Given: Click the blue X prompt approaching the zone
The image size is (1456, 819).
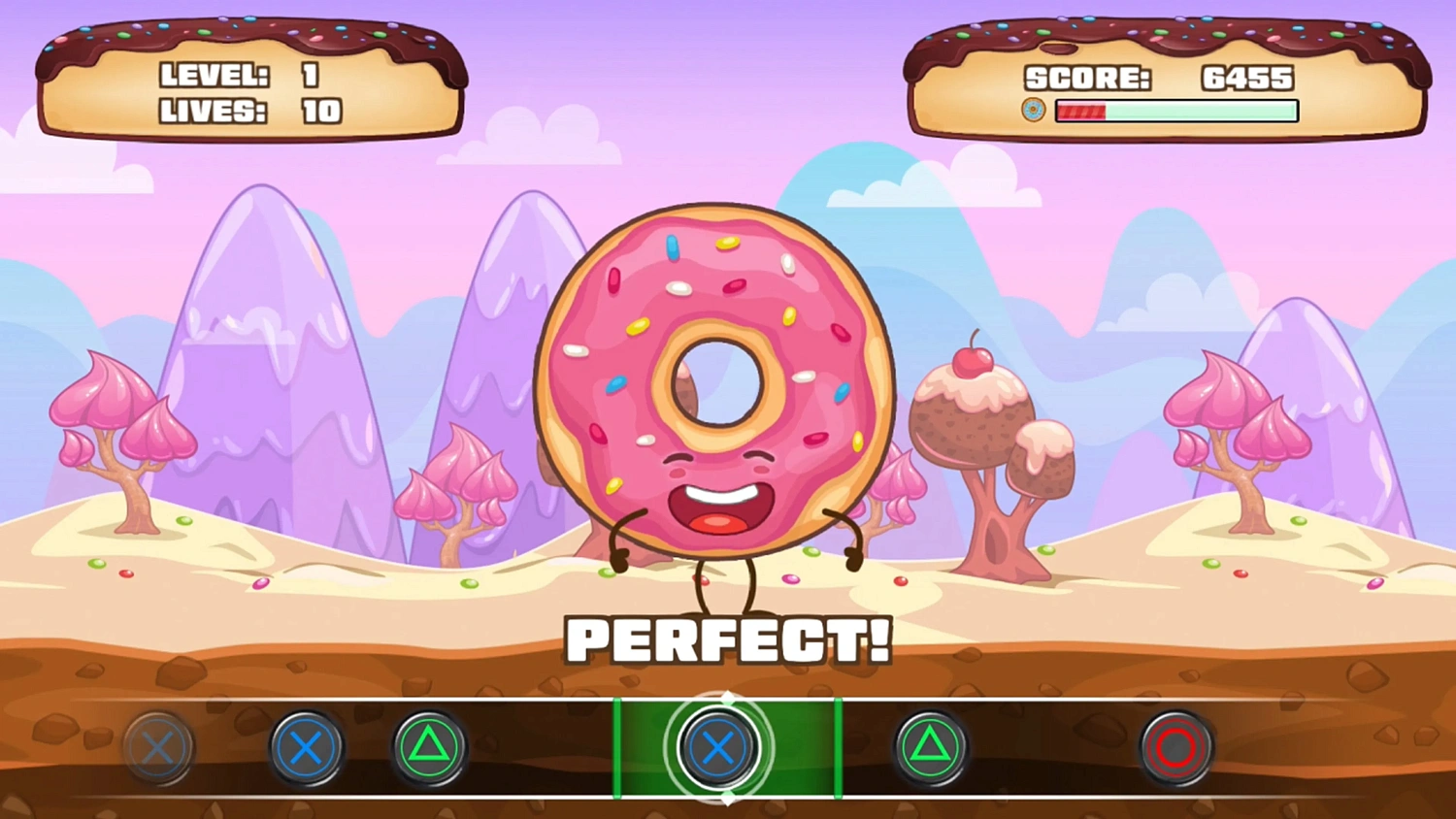Looking at the screenshot, I should point(307,746).
